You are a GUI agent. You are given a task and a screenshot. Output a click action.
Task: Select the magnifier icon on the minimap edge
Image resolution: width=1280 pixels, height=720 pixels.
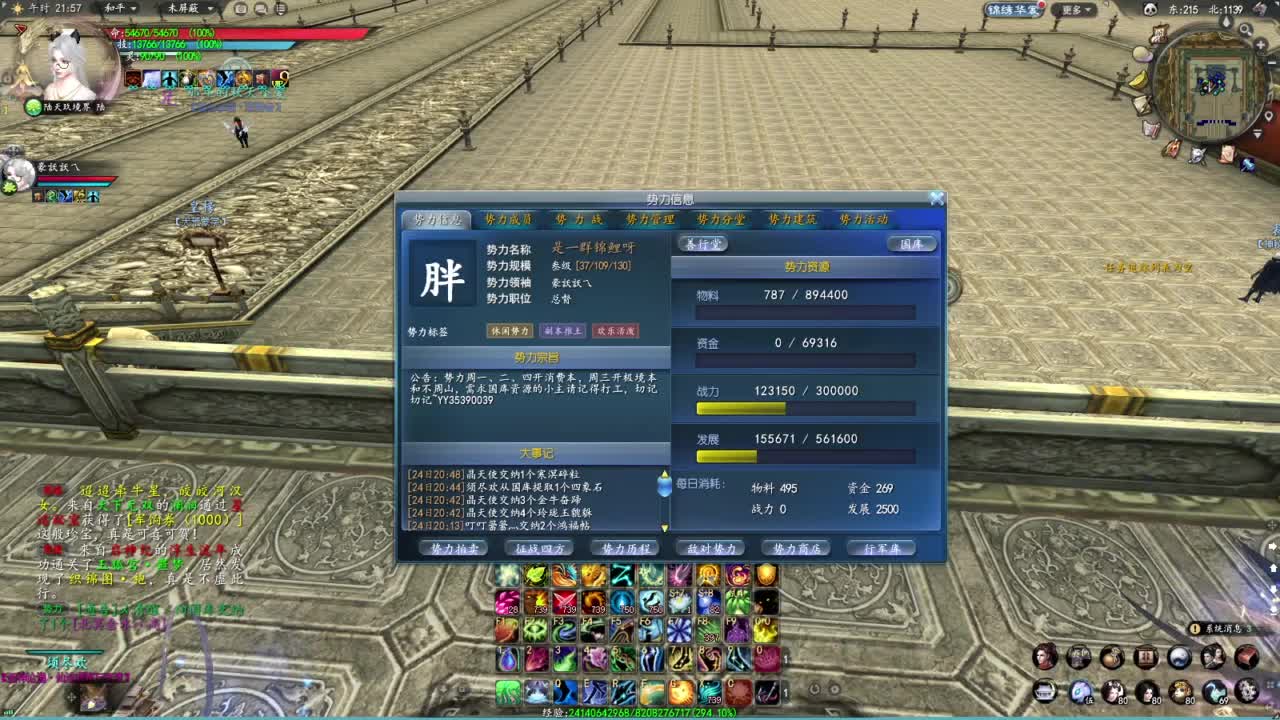tap(1245, 26)
